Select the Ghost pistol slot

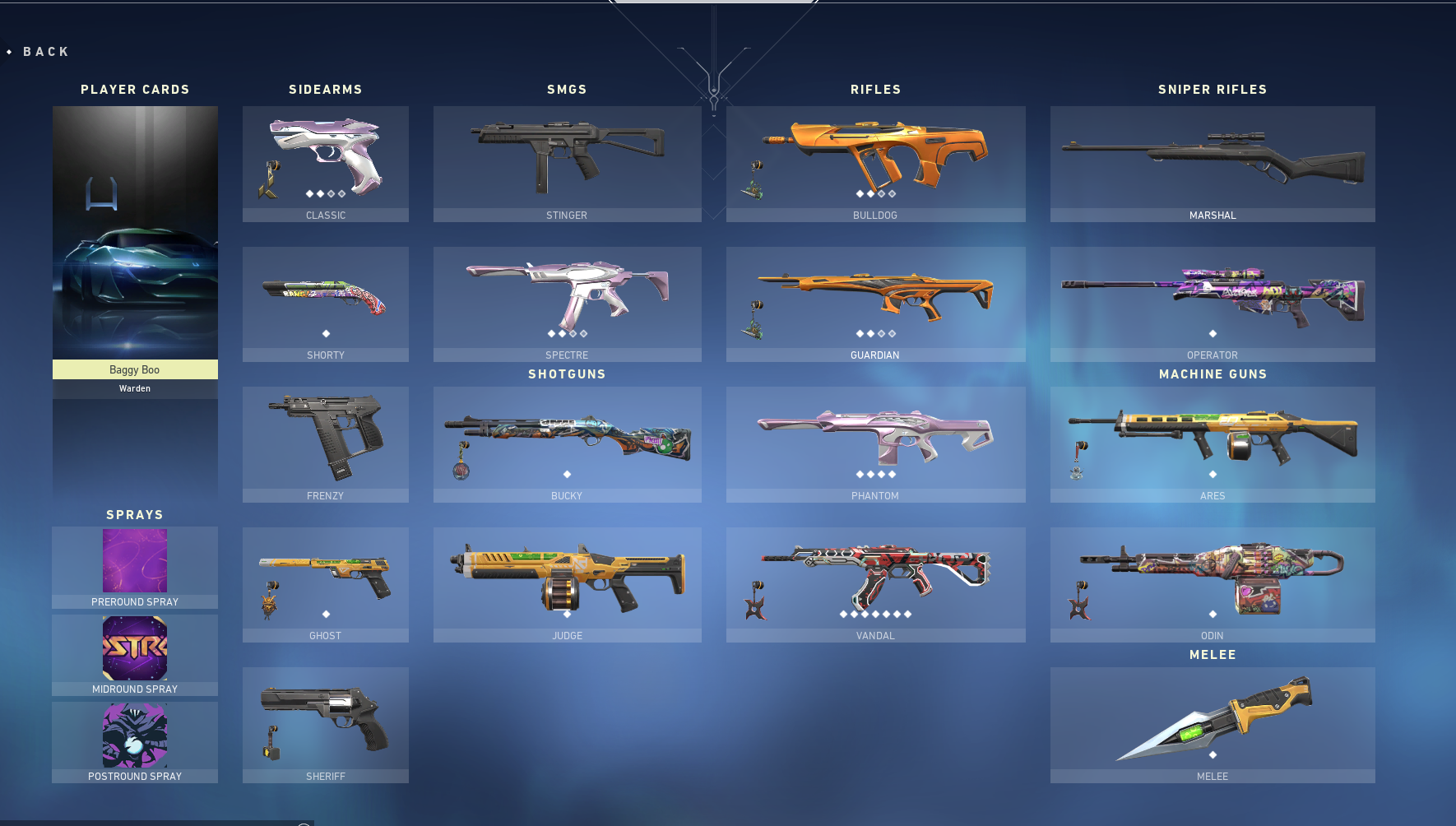326,584
